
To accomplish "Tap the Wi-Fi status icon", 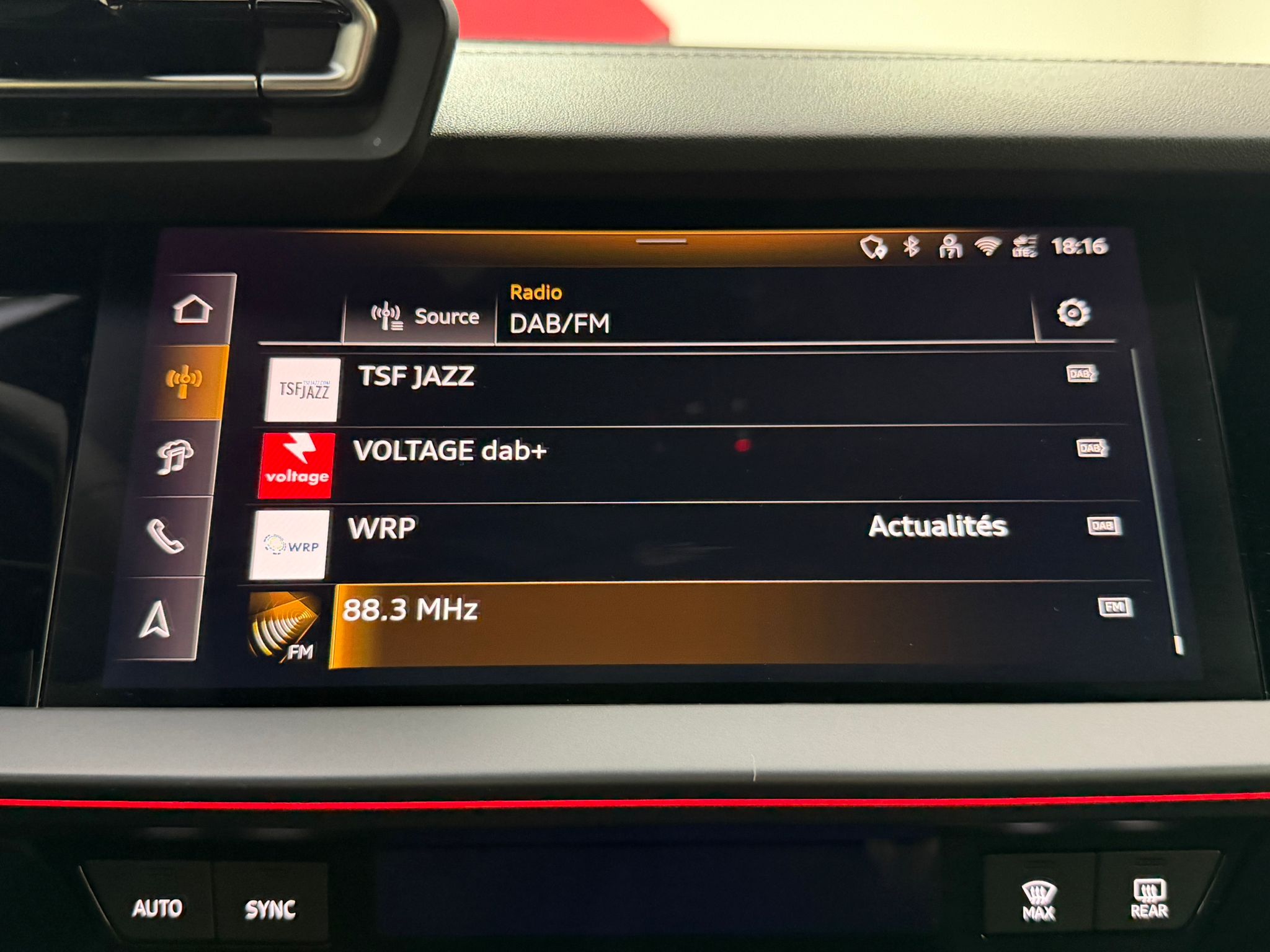I will pos(987,247).
